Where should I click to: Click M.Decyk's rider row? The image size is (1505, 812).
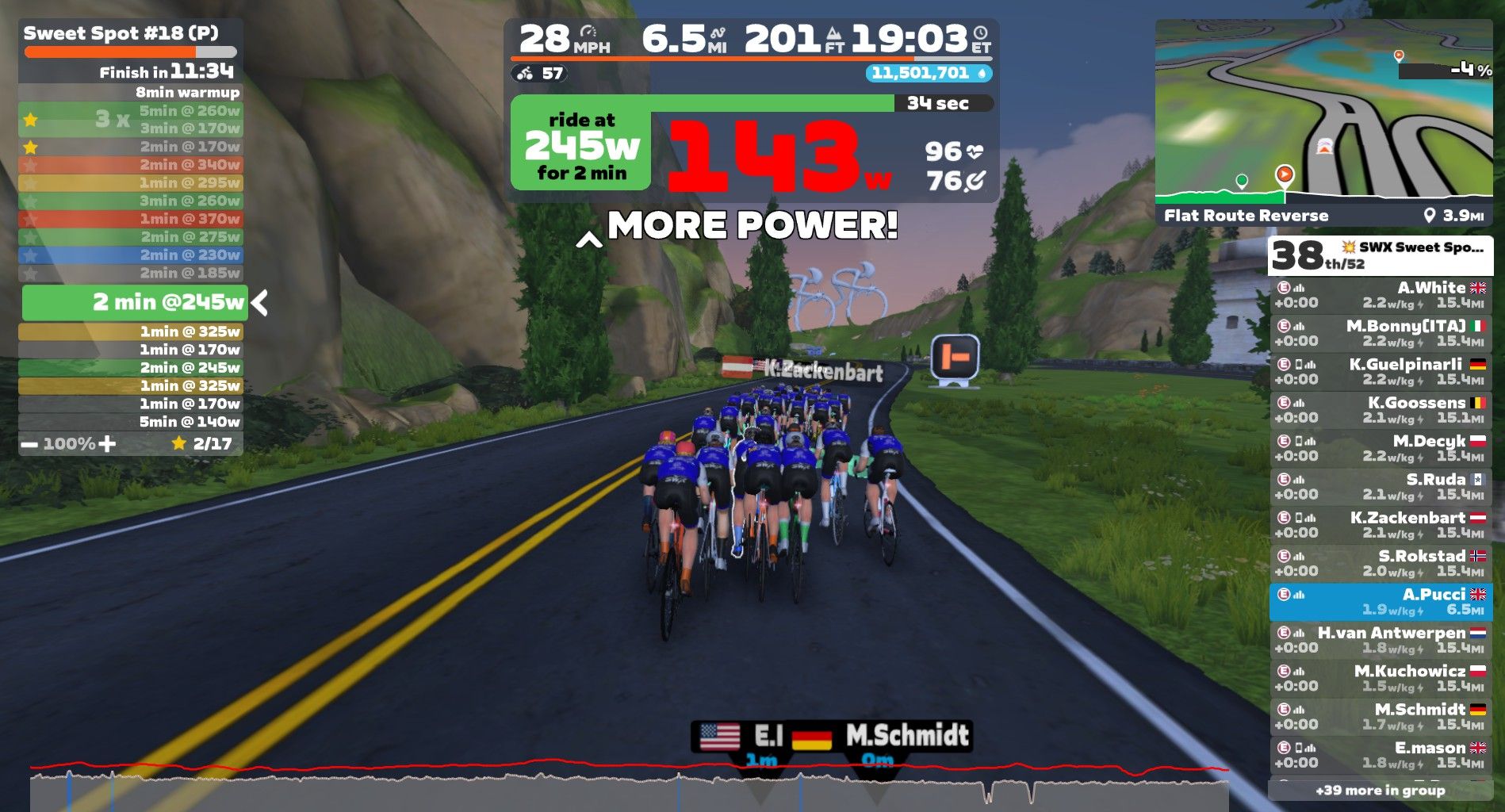tap(1380, 448)
